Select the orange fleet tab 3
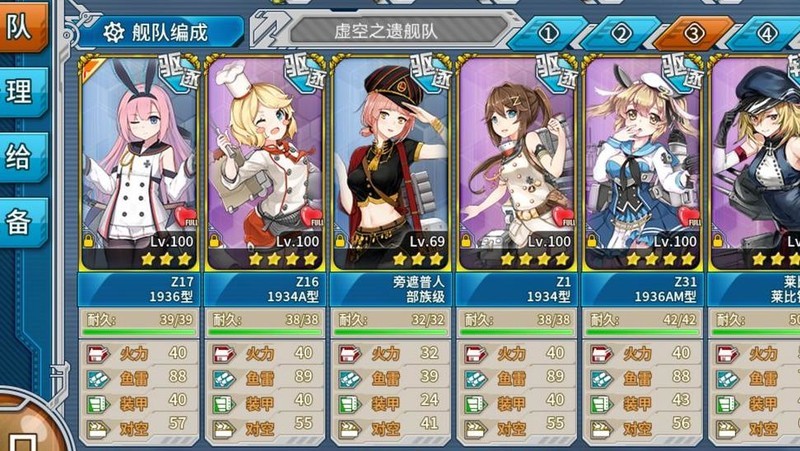Image resolution: width=800 pixels, height=451 pixels. point(693,33)
